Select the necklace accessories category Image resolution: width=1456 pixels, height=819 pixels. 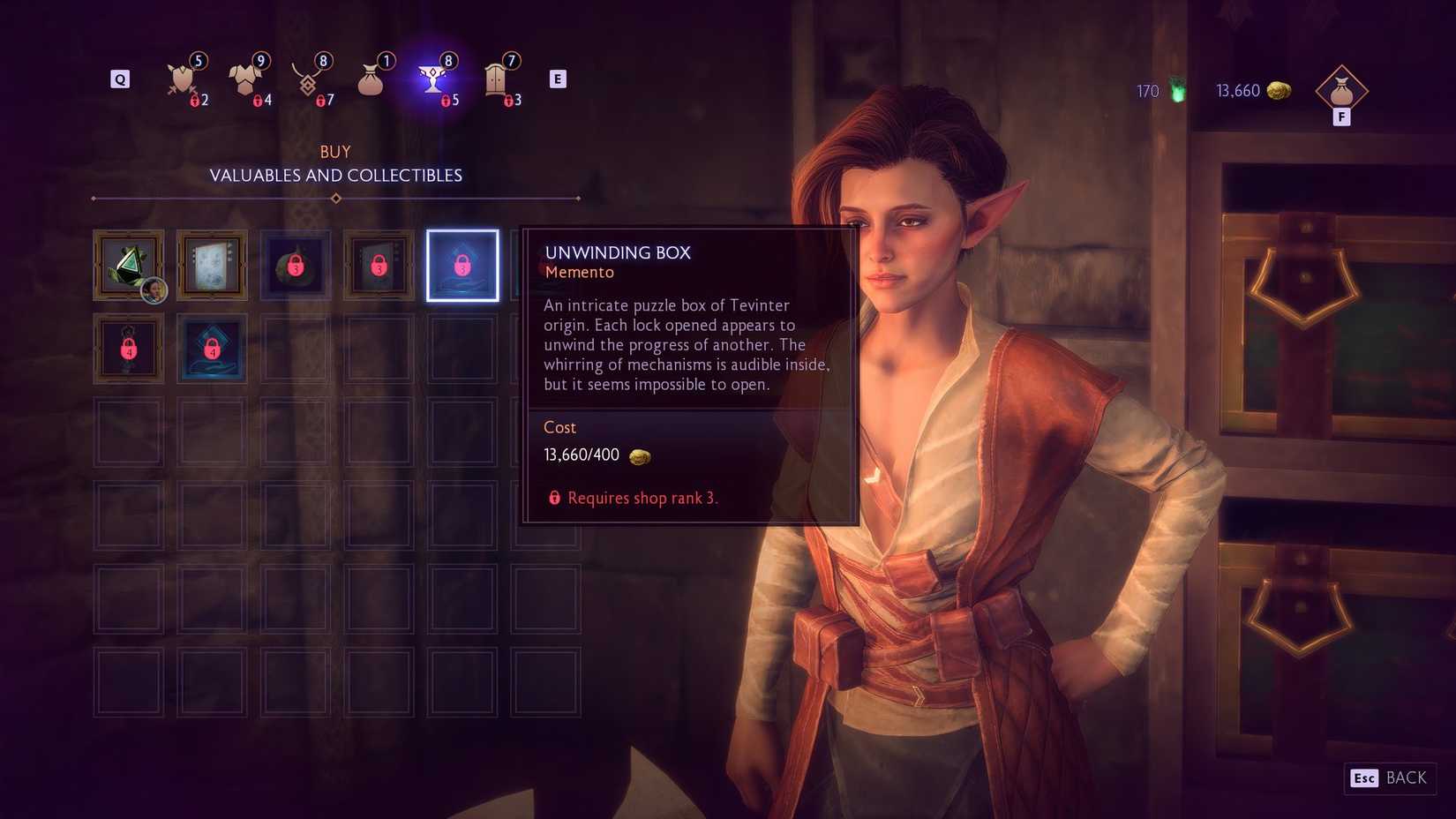308,79
